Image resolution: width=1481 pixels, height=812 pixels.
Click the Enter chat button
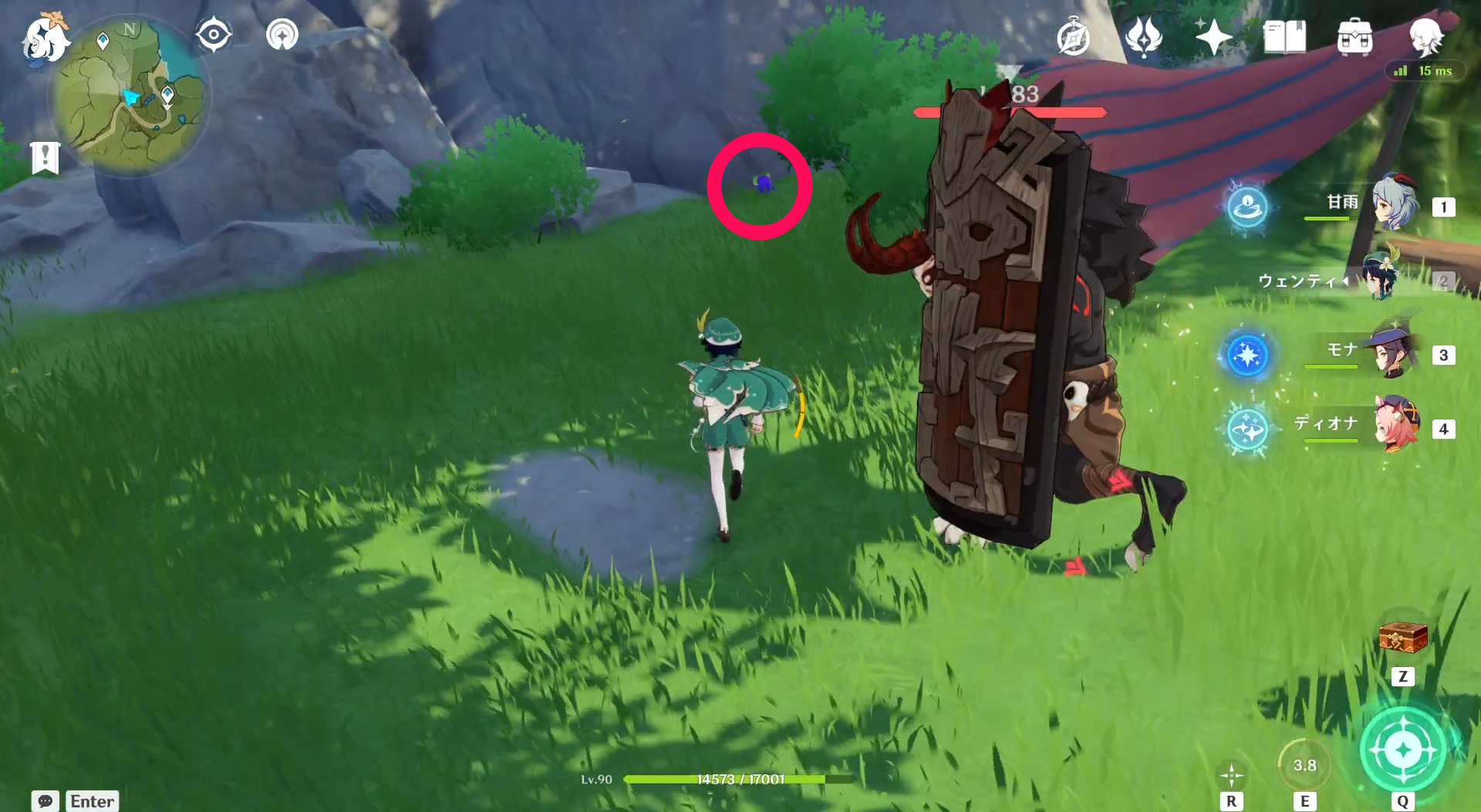pyautogui.click(x=92, y=802)
